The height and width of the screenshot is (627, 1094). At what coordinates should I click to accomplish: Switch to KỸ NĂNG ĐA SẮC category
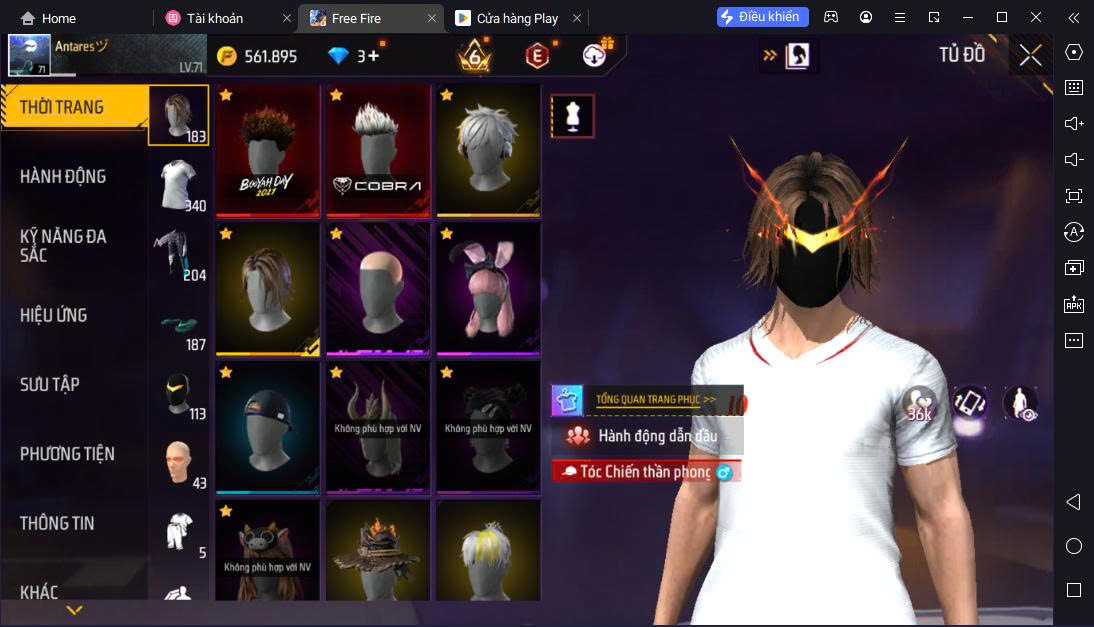click(63, 245)
